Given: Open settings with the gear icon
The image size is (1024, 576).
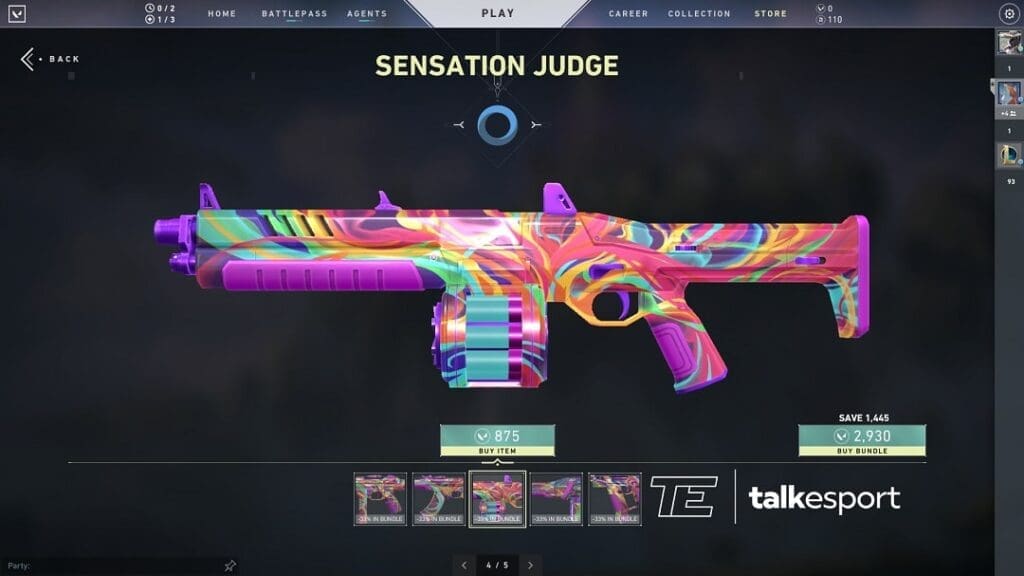Looking at the screenshot, I should (x=1008, y=14).
